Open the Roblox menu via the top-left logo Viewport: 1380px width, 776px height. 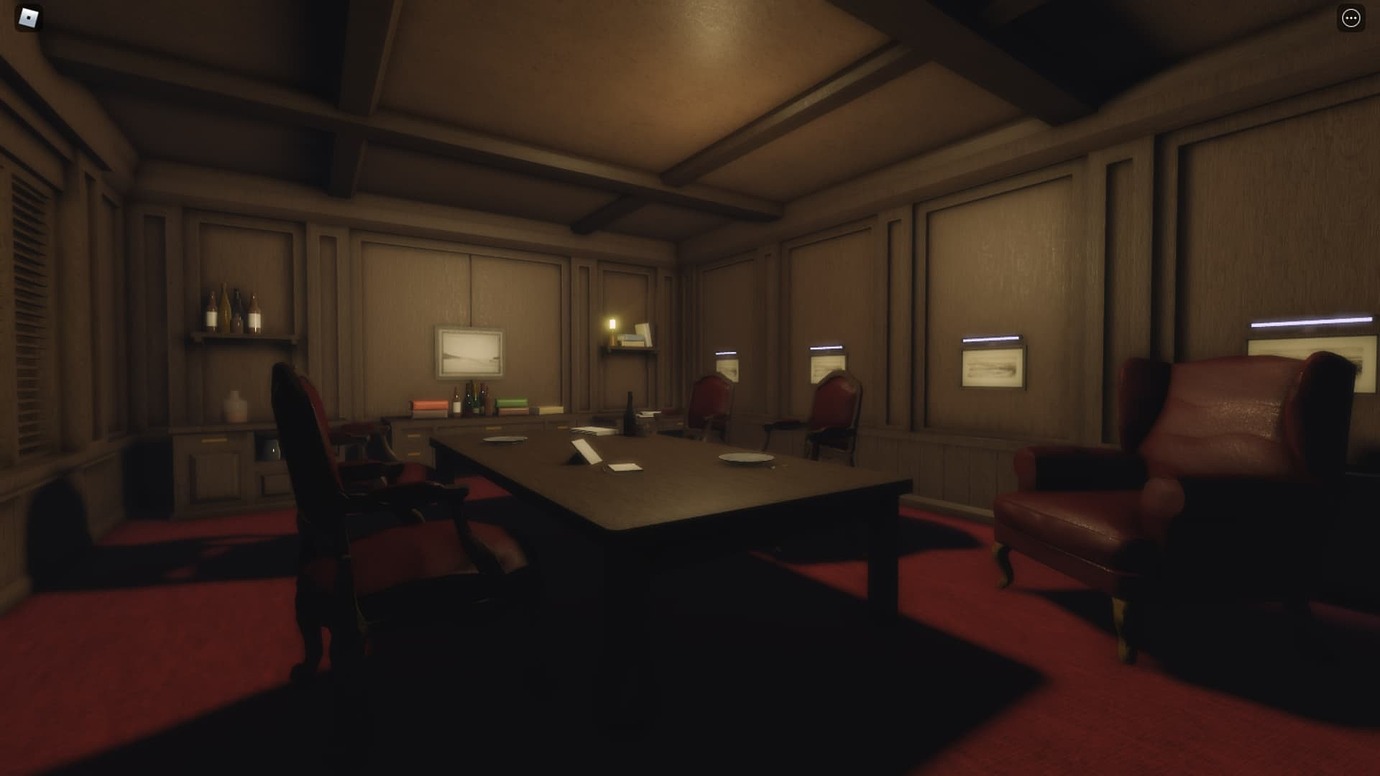[x=27, y=18]
